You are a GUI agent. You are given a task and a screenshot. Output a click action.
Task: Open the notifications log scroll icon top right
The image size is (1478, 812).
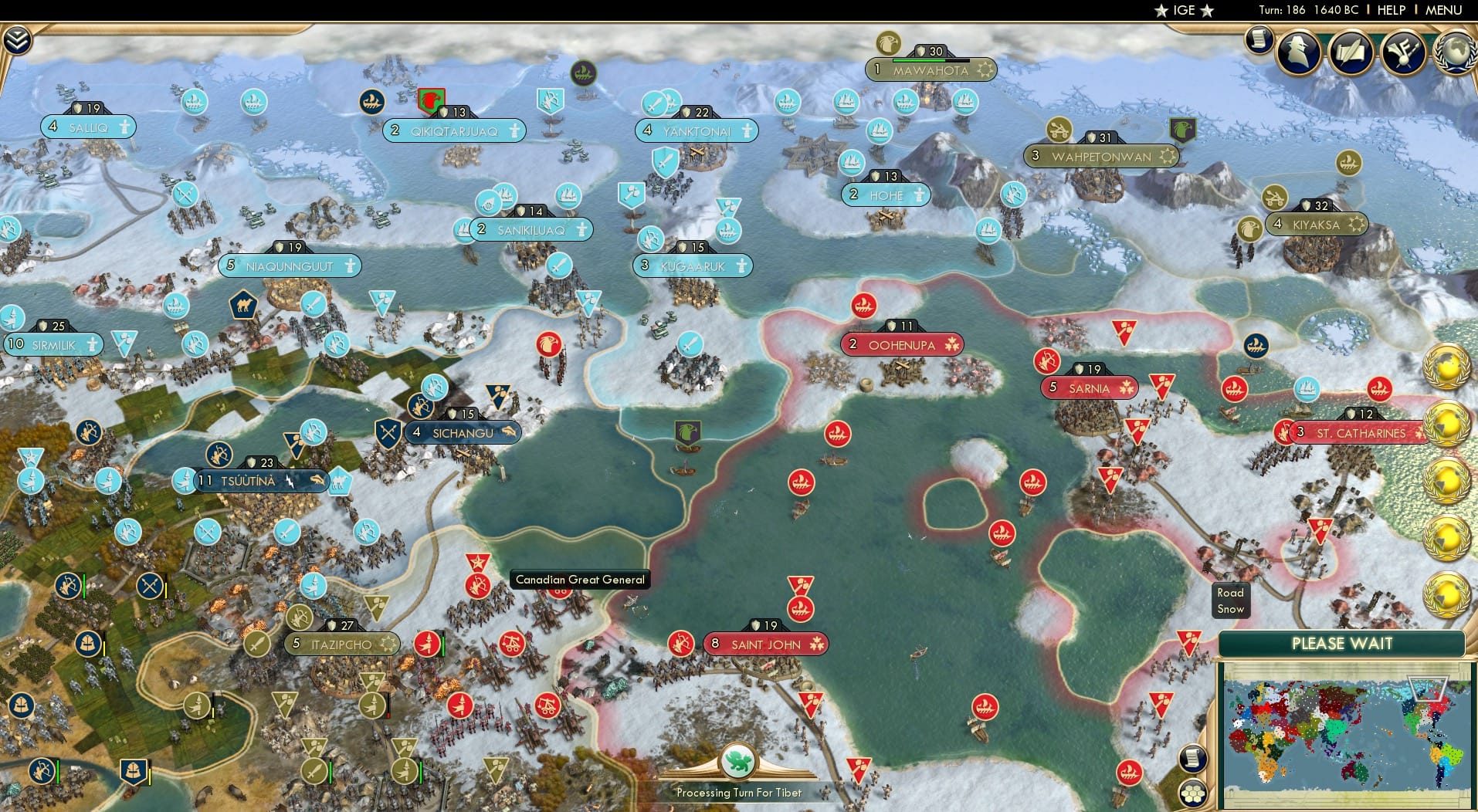(x=1259, y=40)
